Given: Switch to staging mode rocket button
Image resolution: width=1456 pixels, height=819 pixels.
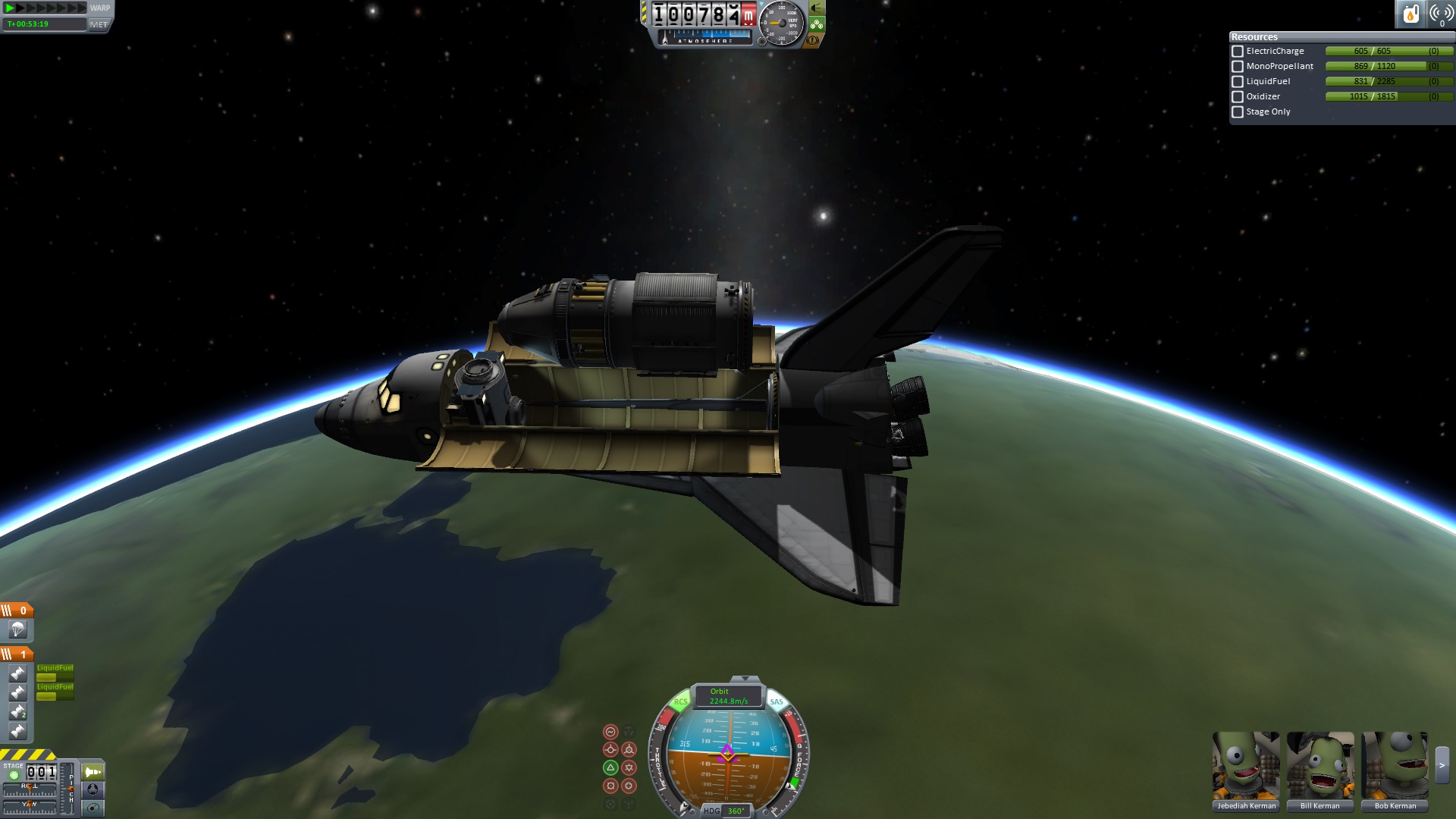Looking at the screenshot, I should (x=93, y=772).
